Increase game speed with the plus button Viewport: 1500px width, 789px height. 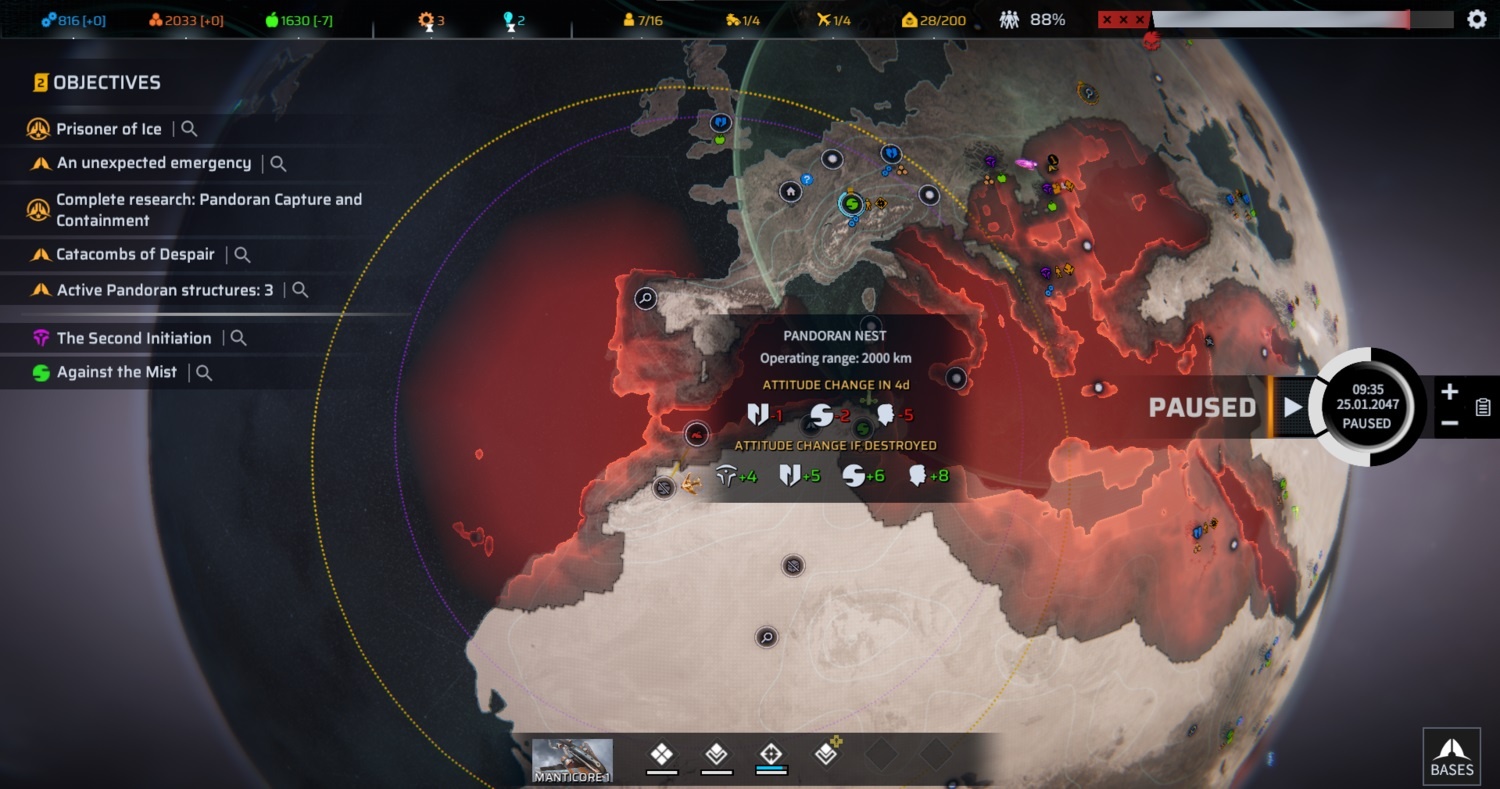pos(1450,392)
